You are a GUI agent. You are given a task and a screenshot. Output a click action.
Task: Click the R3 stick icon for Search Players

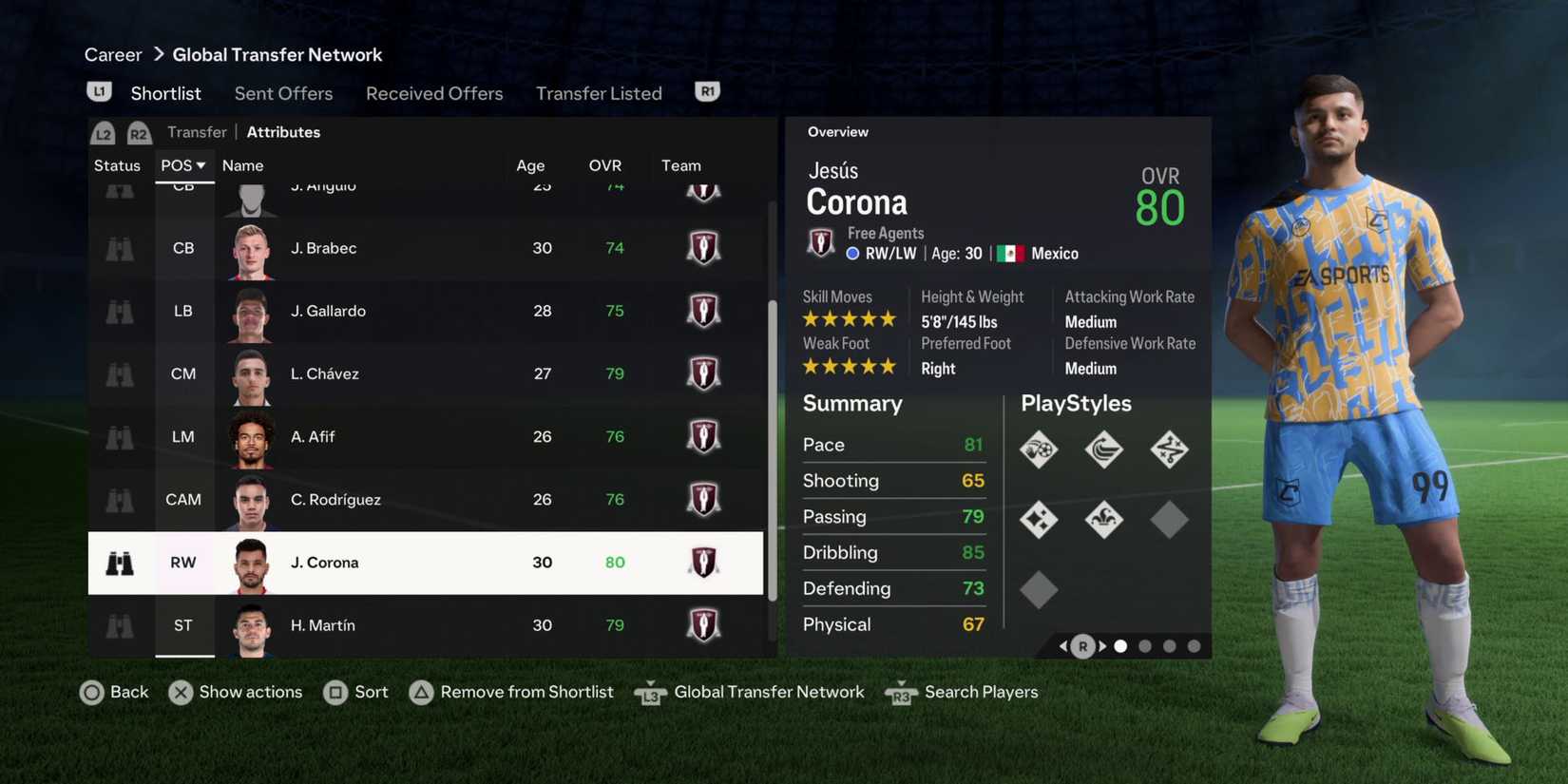pyautogui.click(x=900, y=694)
